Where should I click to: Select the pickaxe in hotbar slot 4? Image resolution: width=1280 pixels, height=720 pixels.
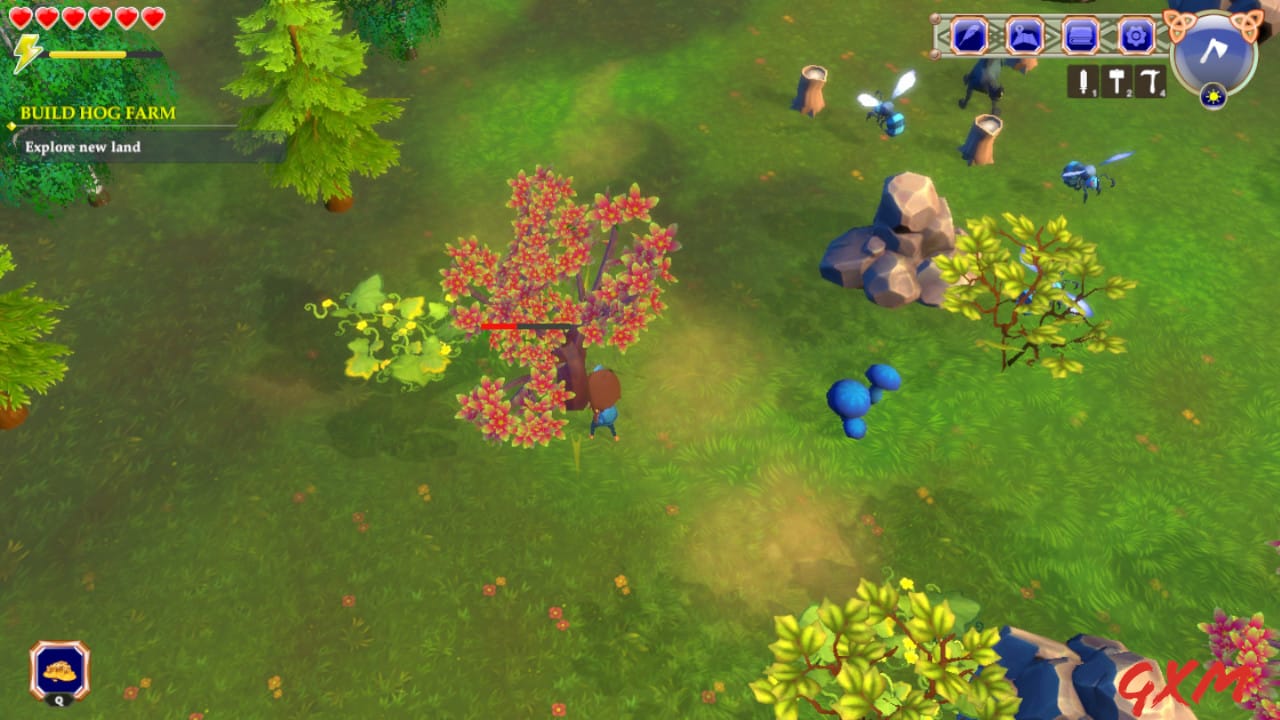[x=1151, y=79]
